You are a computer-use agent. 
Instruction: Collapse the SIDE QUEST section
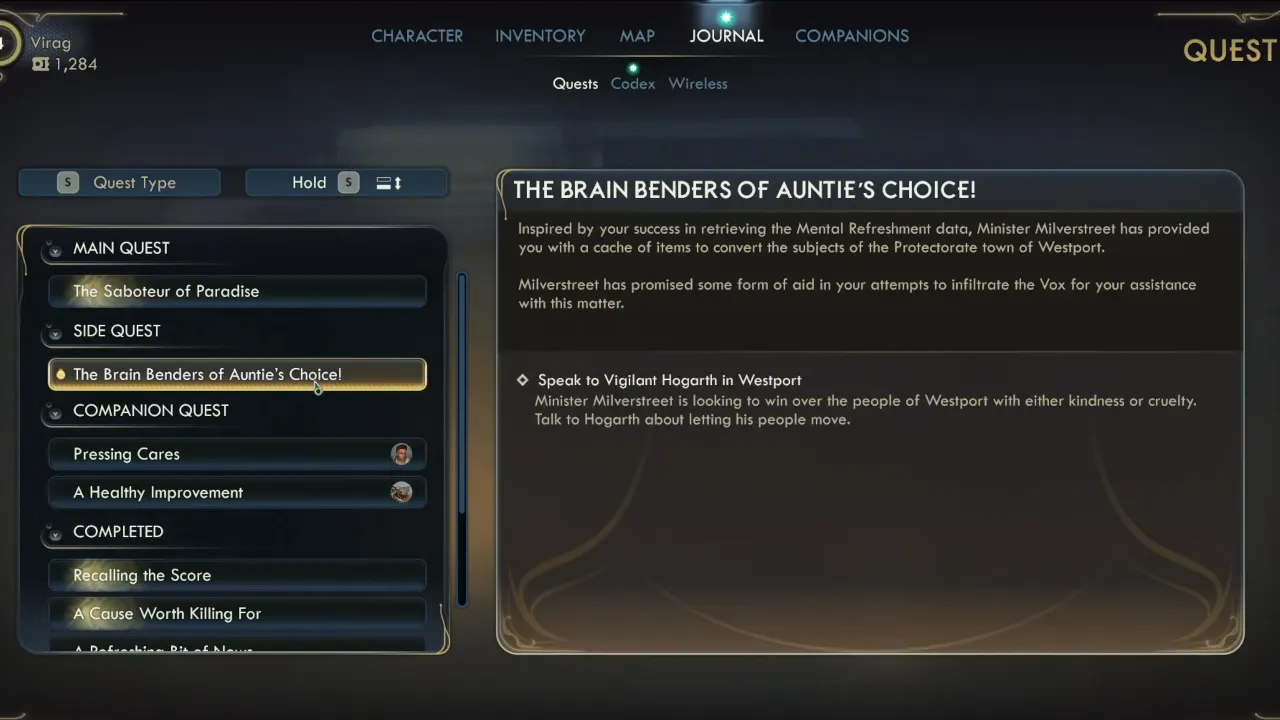pyautogui.click(x=55, y=333)
